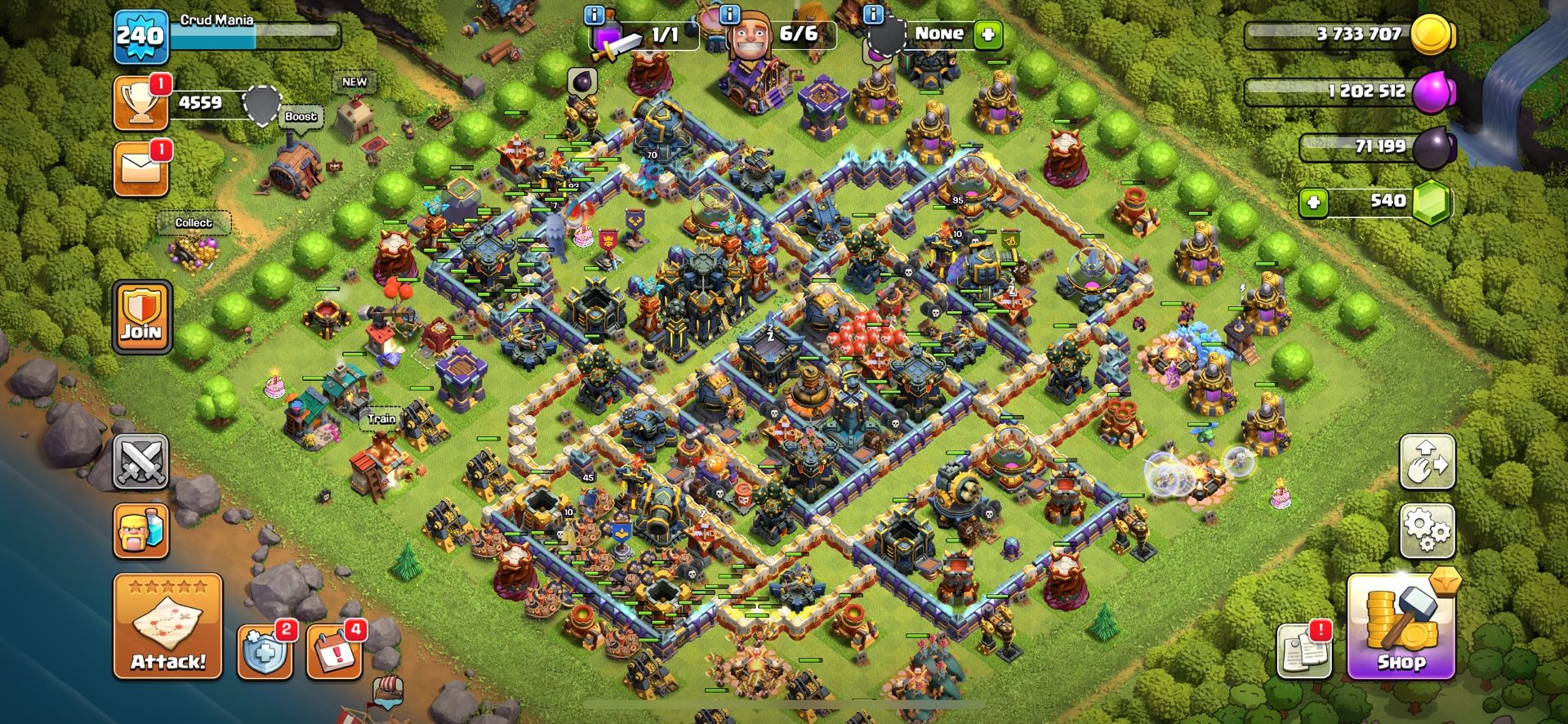Open the mail inbox envelope
1568x724 pixels.
pyautogui.click(x=141, y=169)
